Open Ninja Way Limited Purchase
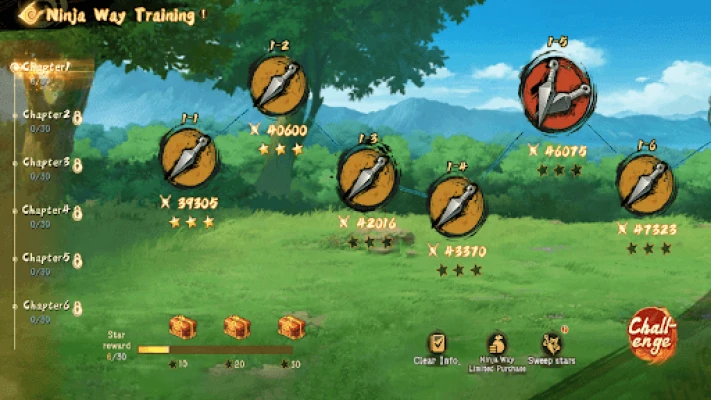Image resolution: width=711 pixels, height=400 pixels. point(496,345)
